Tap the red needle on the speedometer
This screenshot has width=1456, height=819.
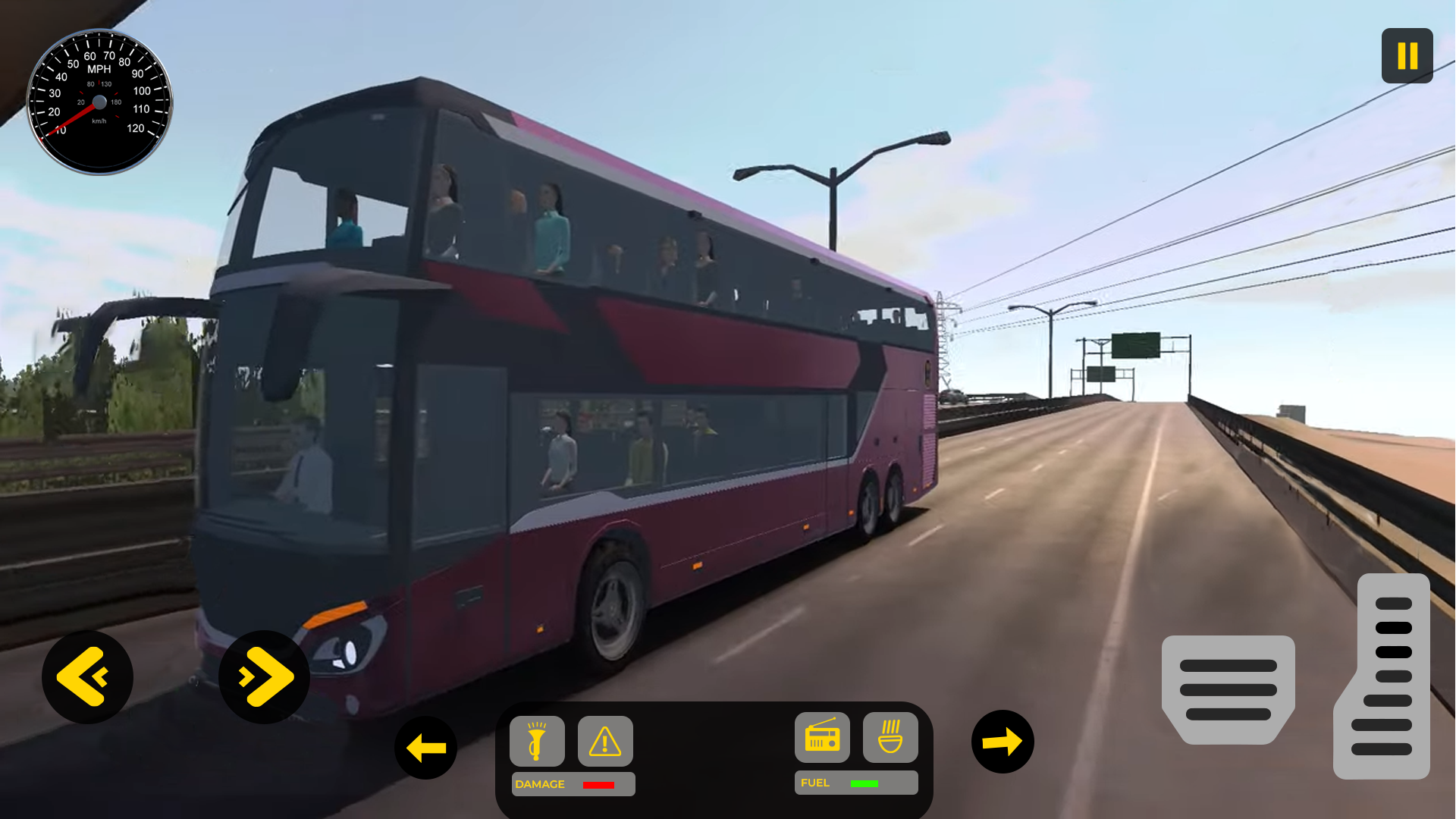(x=78, y=114)
